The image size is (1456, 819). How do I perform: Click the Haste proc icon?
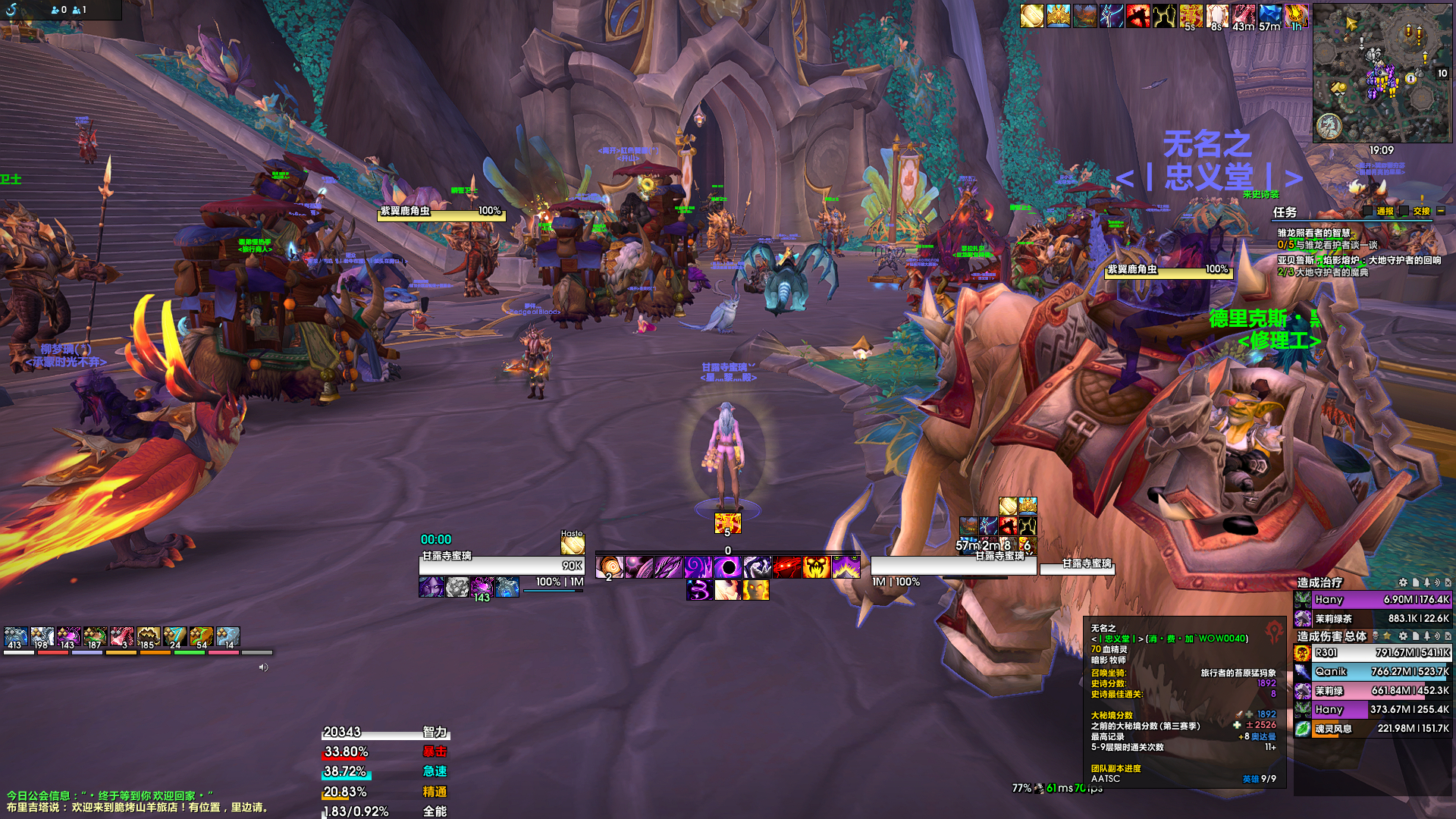(x=573, y=544)
